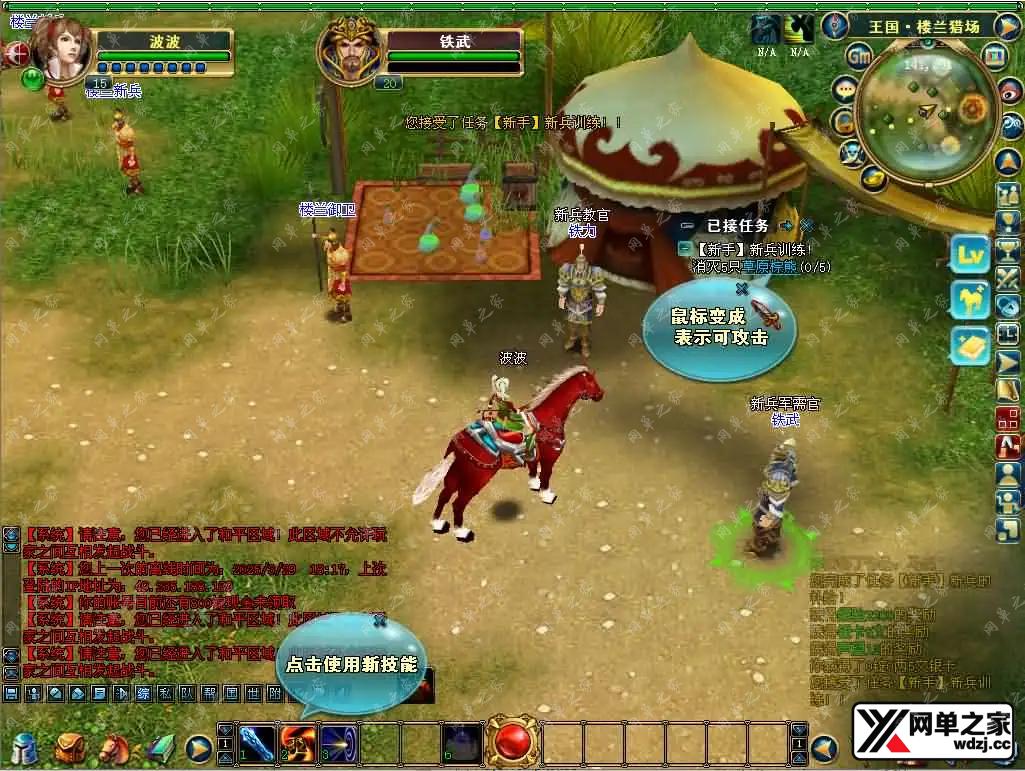Close the 点击使用新技能 tip bubble
The height and width of the screenshot is (771, 1025).
(x=379, y=621)
